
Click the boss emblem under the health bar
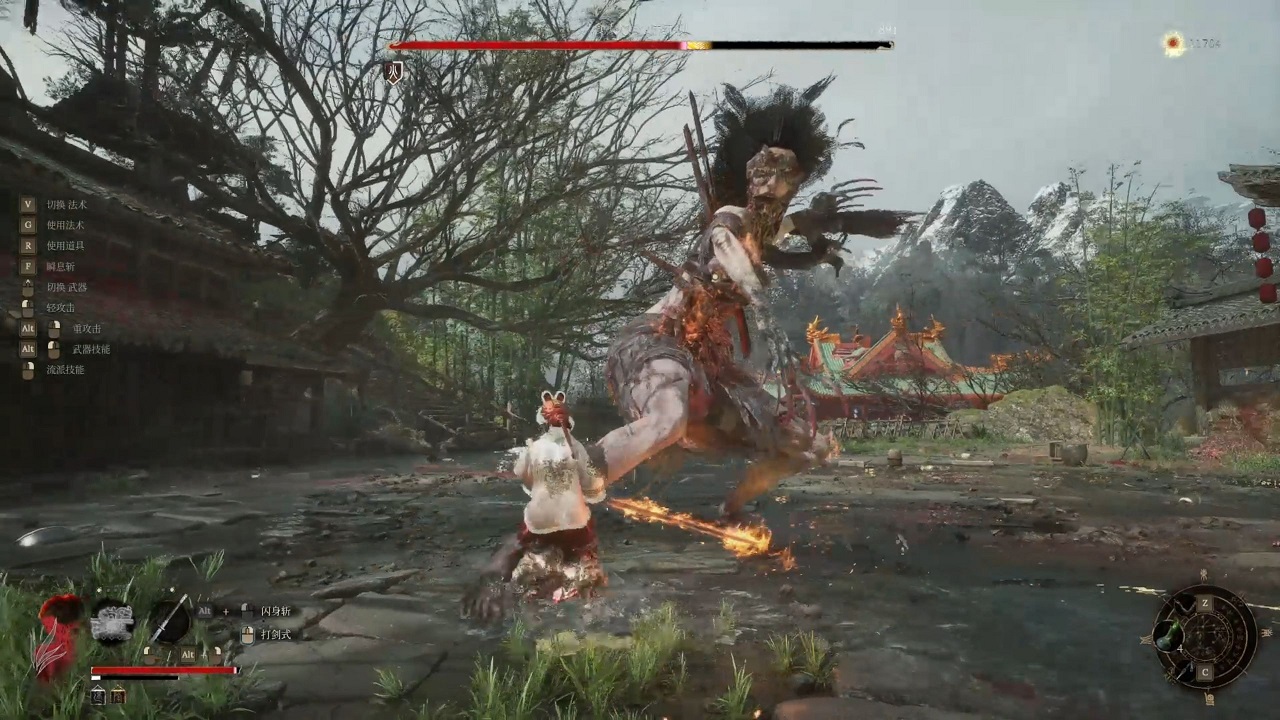(x=394, y=72)
